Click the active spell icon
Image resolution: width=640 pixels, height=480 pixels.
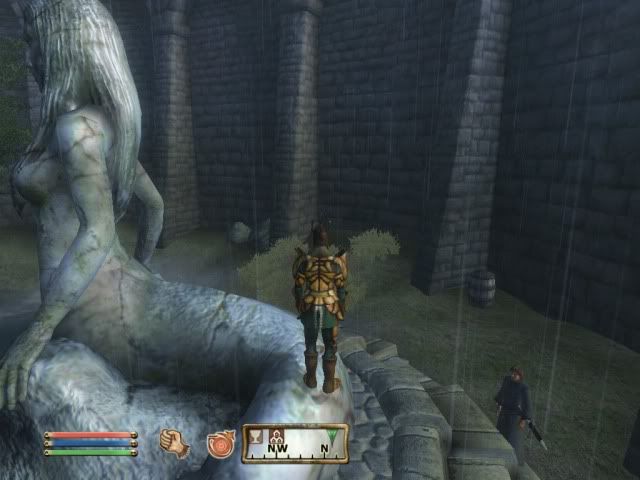tap(220, 443)
